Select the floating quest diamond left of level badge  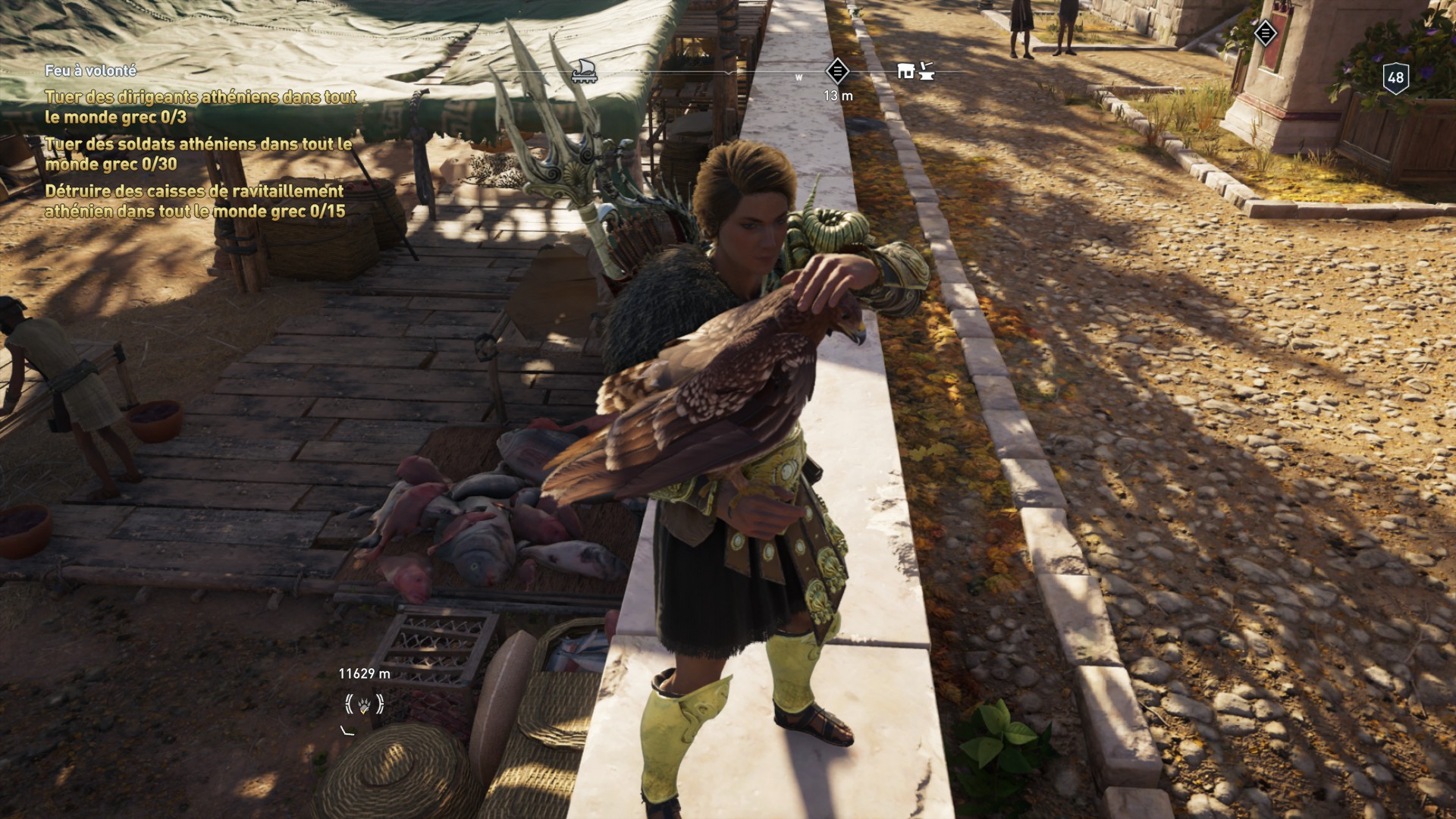(1265, 33)
